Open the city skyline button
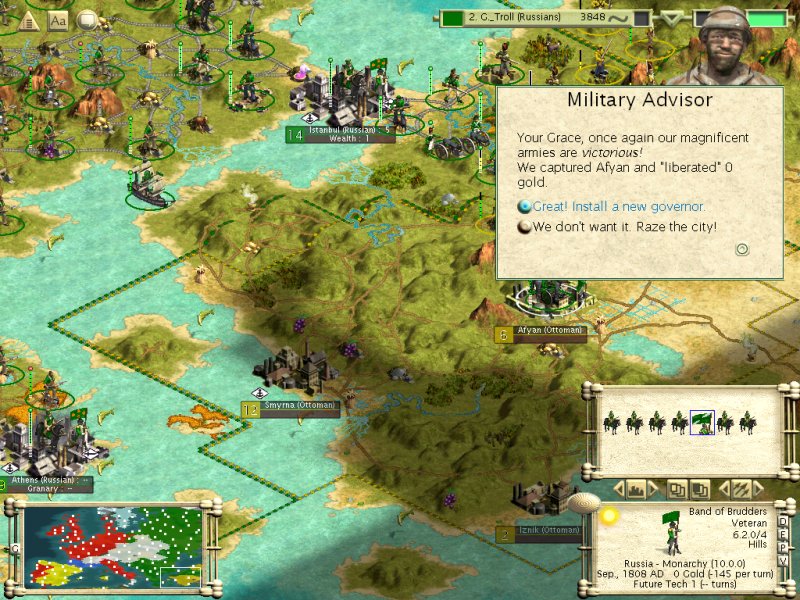 click(x=637, y=489)
